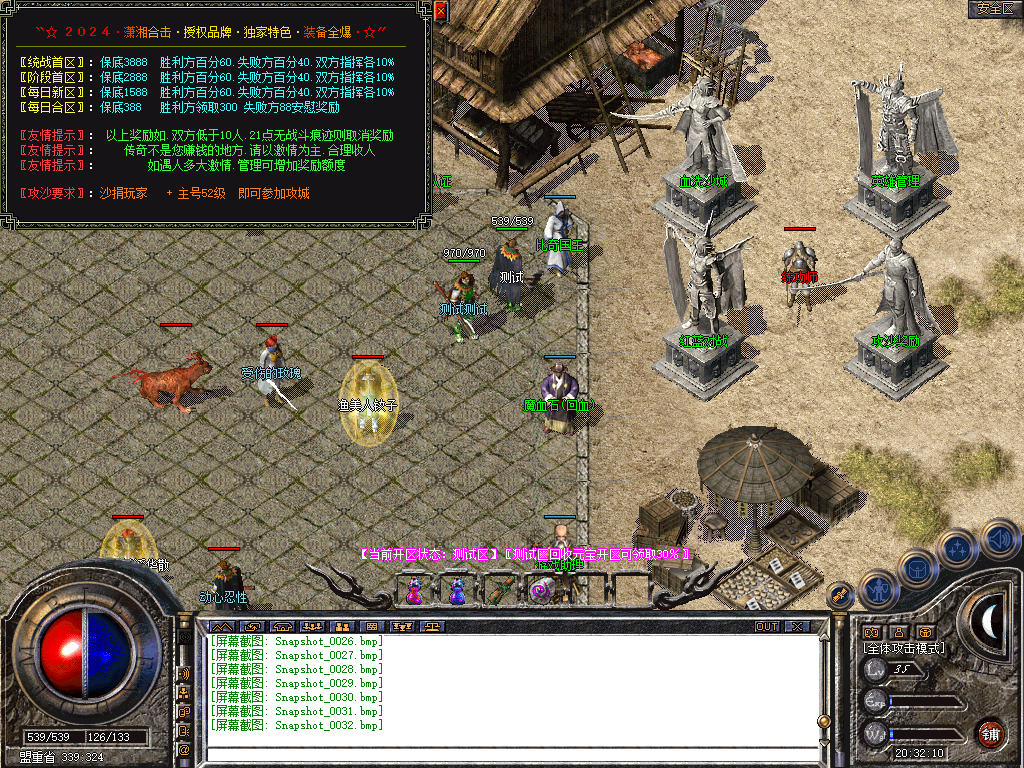
Task: Click the attack mode label 全体攻击模式
Action: click(904, 648)
